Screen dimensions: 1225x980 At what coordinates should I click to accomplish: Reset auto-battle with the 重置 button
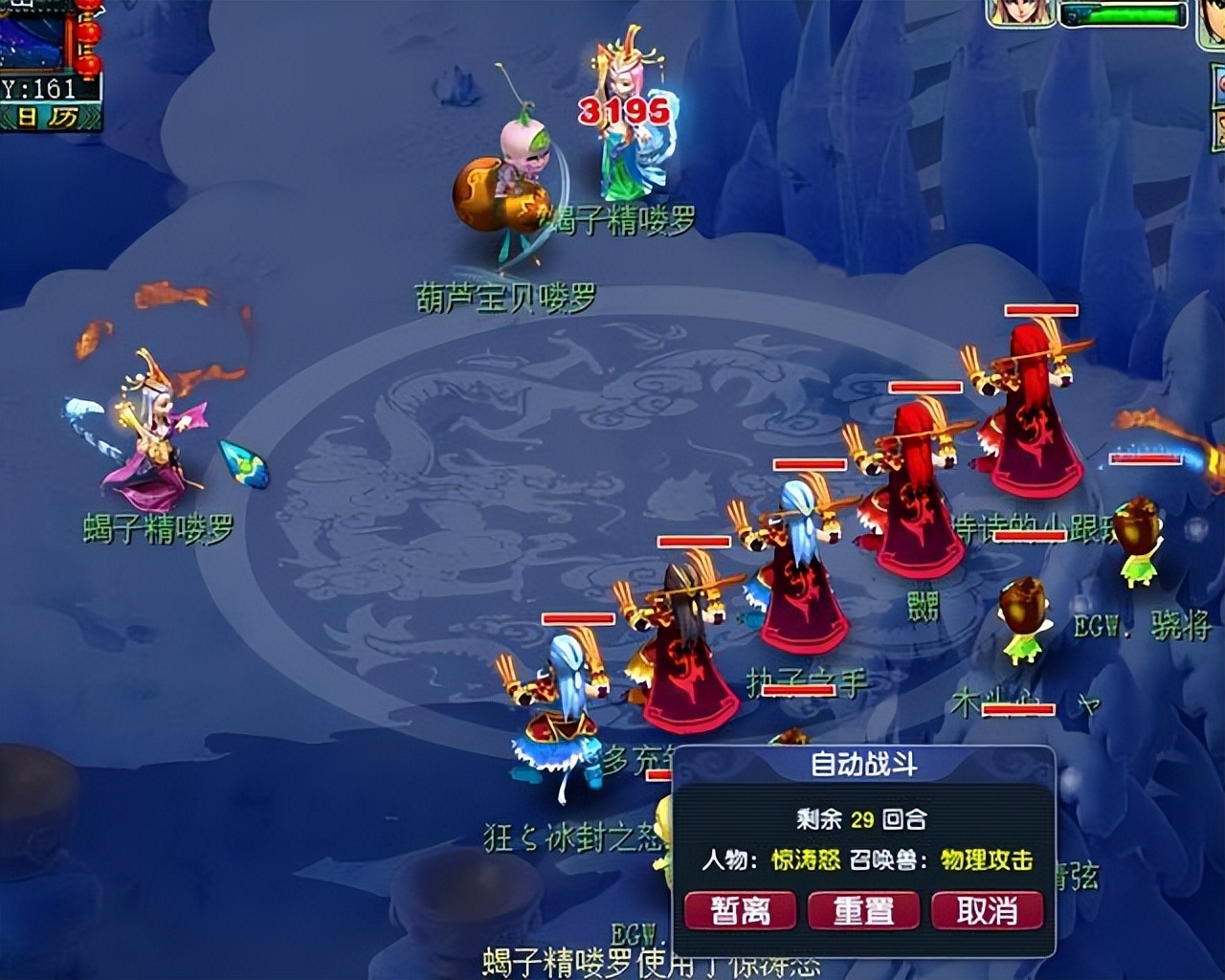(863, 910)
